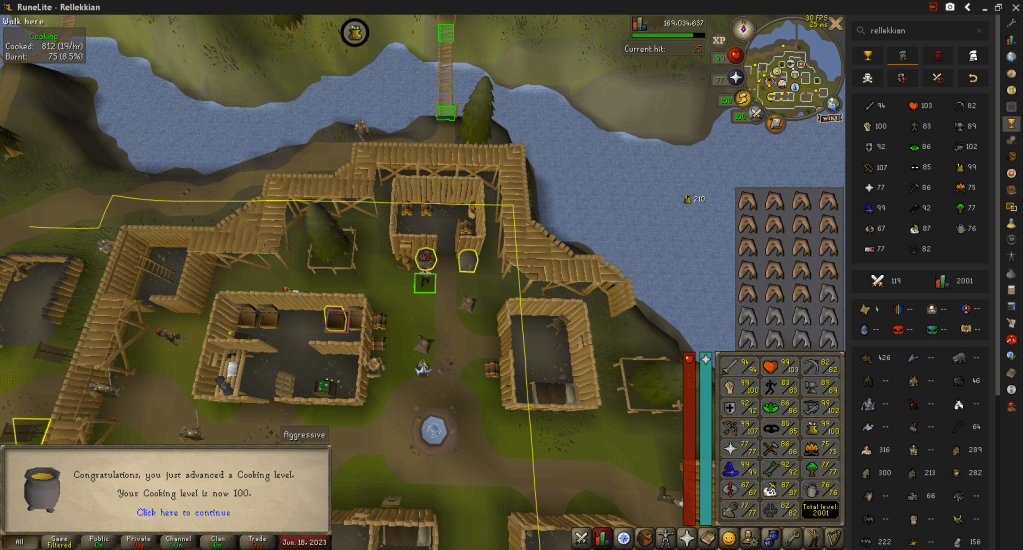Open the Emotes smiley face tab
Screen dimensions: 1023x550
pos(730,538)
